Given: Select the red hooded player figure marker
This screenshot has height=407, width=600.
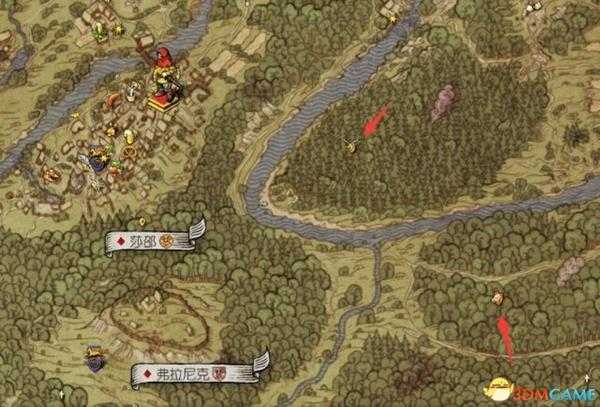Looking at the screenshot, I should [x=162, y=76].
